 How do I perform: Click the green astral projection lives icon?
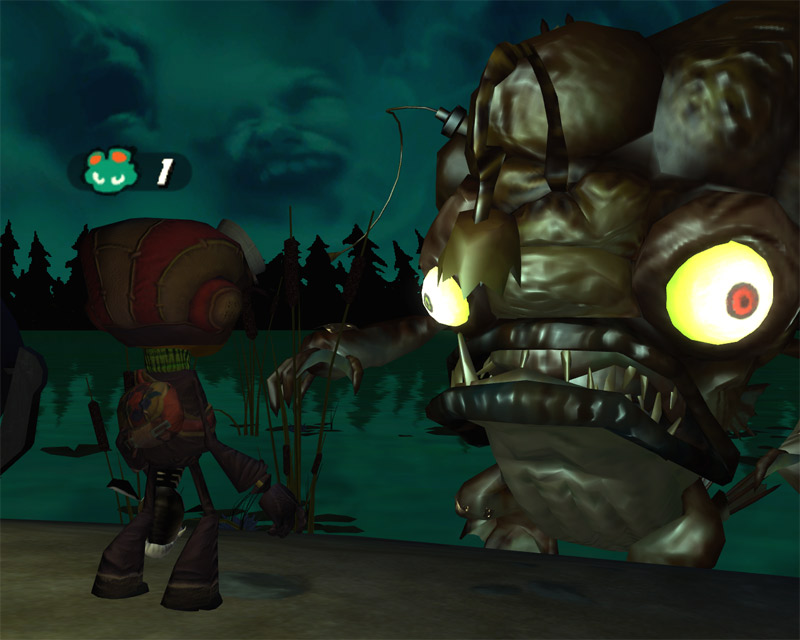coord(110,170)
